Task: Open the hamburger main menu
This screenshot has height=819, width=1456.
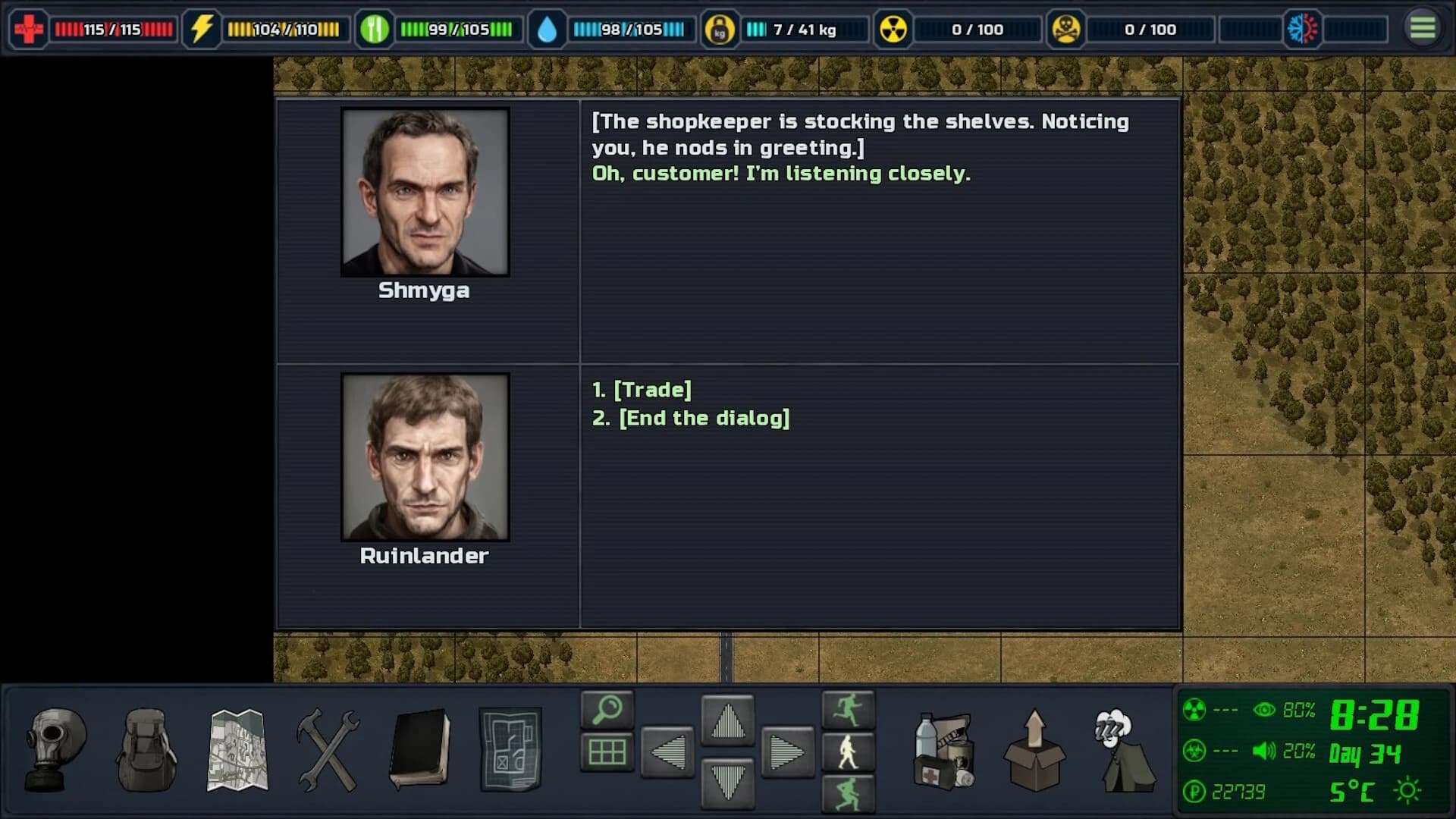Action: (x=1423, y=30)
